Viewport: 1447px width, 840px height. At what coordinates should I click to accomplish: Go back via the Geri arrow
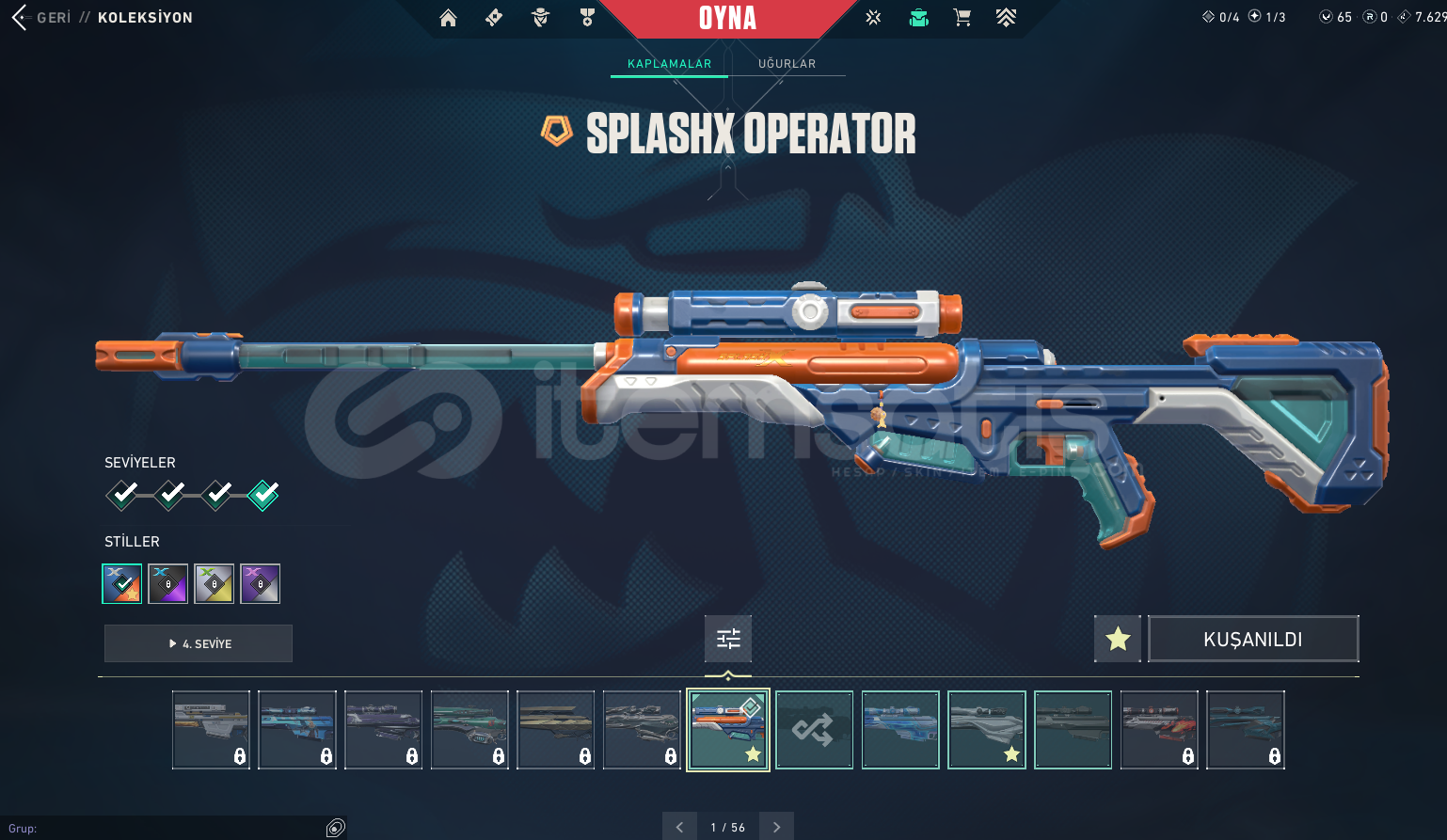(x=21, y=17)
